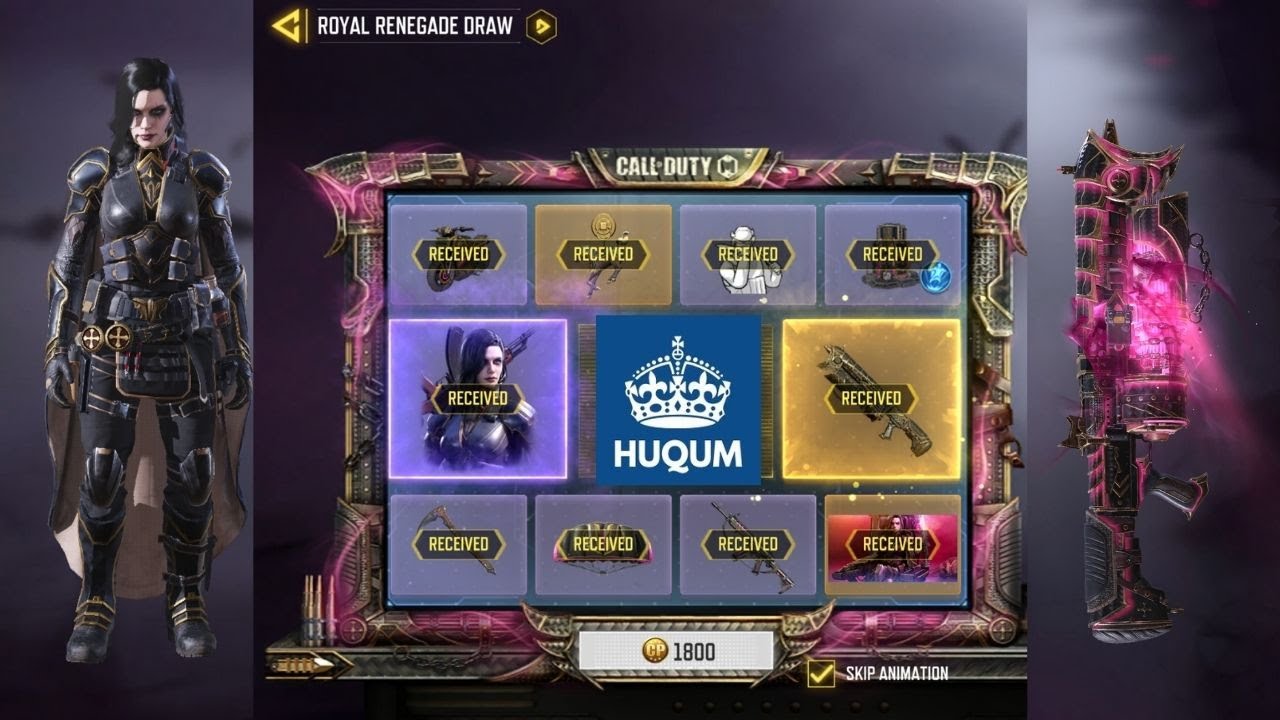Image resolution: width=1280 pixels, height=720 pixels.
Task: Select the motorcycle reward thumbnail in the top row
Action: pyautogui.click(x=460, y=253)
